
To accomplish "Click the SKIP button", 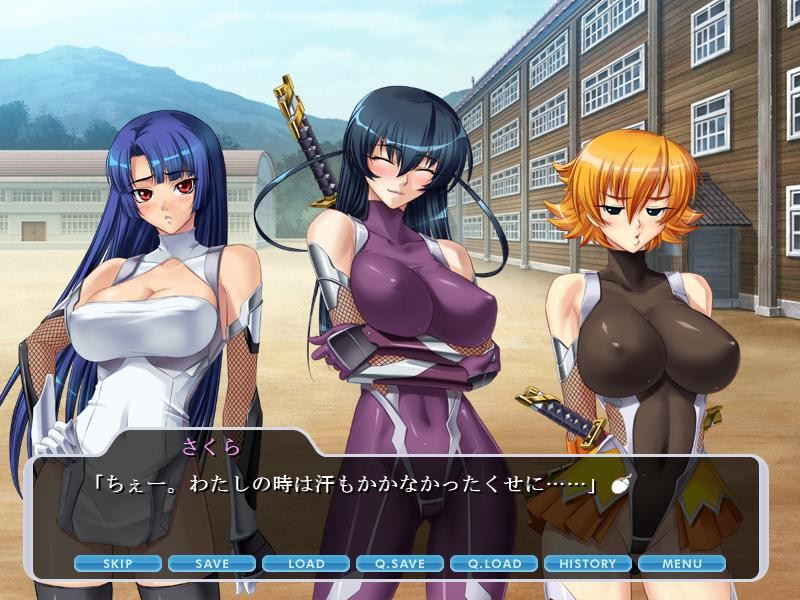I will pos(118,564).
